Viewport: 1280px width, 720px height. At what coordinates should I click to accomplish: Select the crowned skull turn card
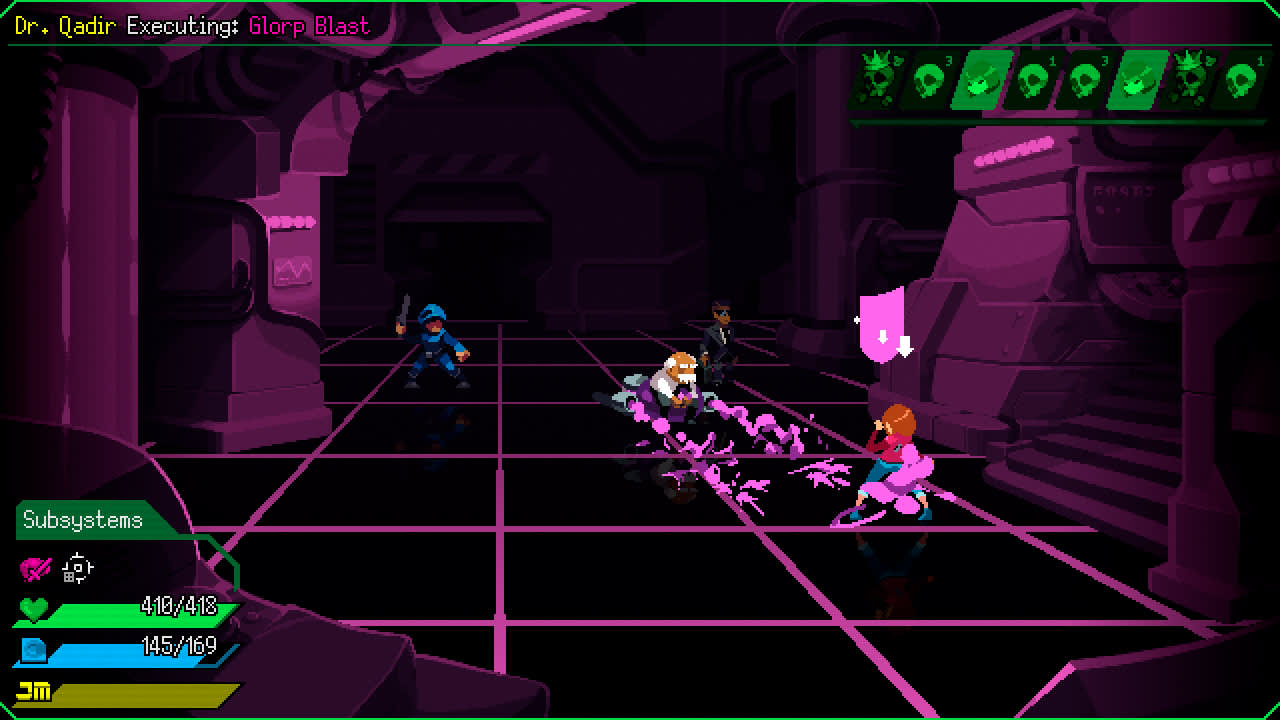click(x=875, y=80)
